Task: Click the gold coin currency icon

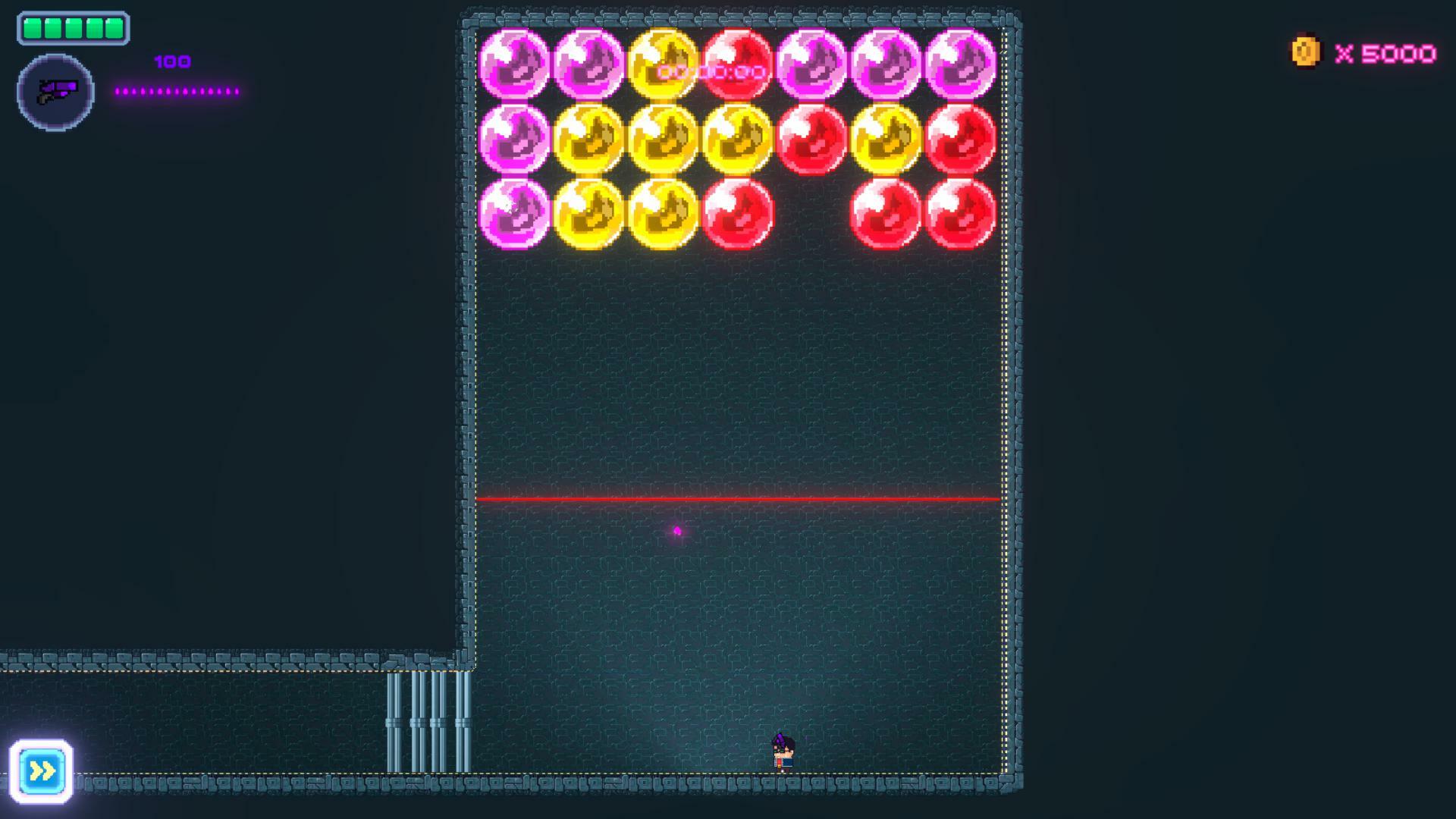Action: click(1307, 52)
